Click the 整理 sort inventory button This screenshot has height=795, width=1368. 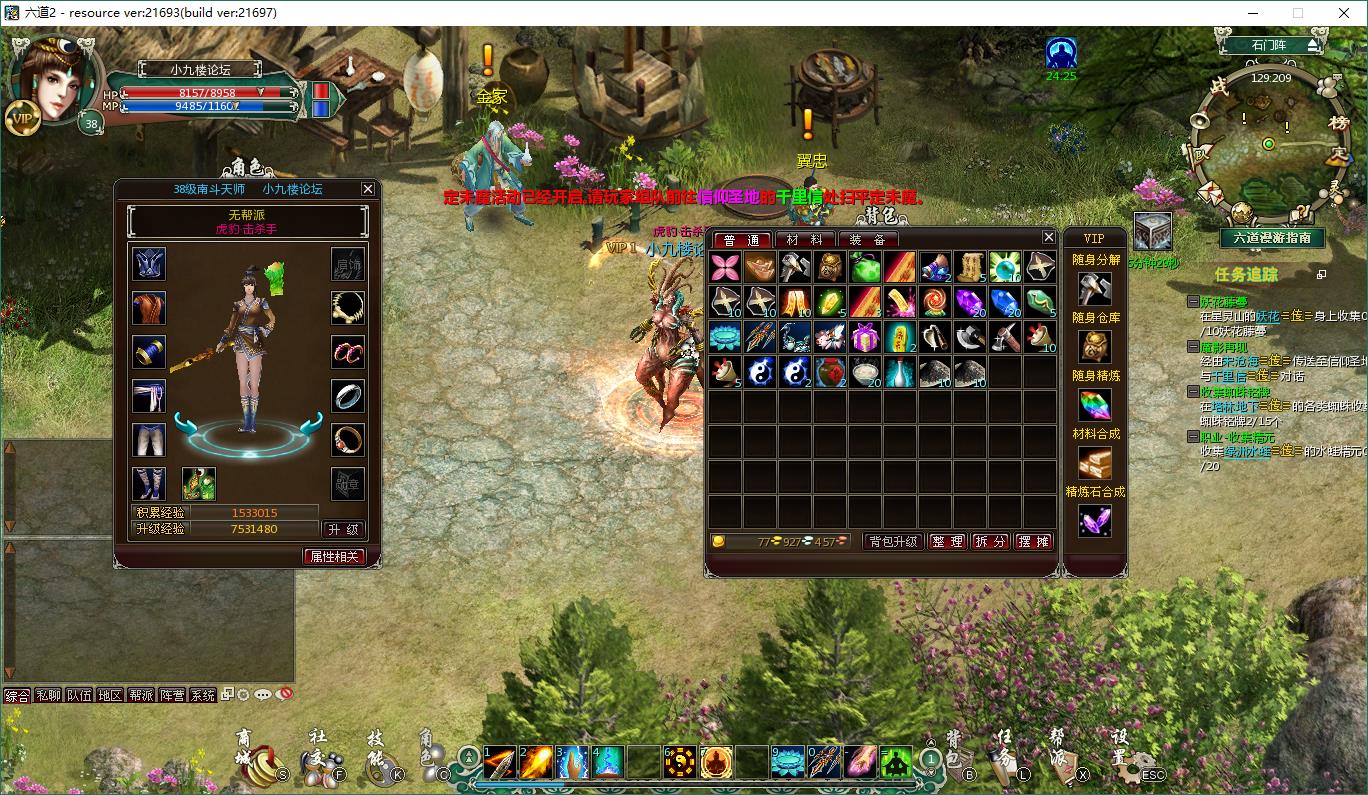point(947,541)
